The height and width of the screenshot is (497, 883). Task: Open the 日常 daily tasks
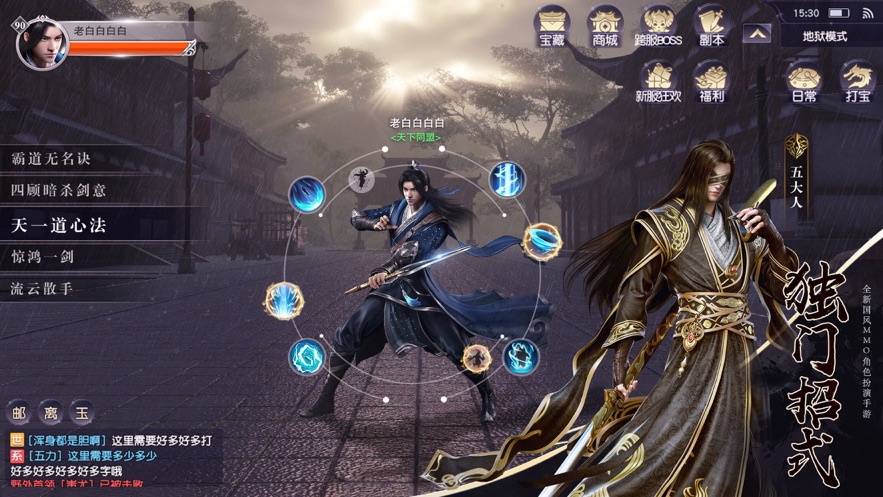click(x=803, y=81)
